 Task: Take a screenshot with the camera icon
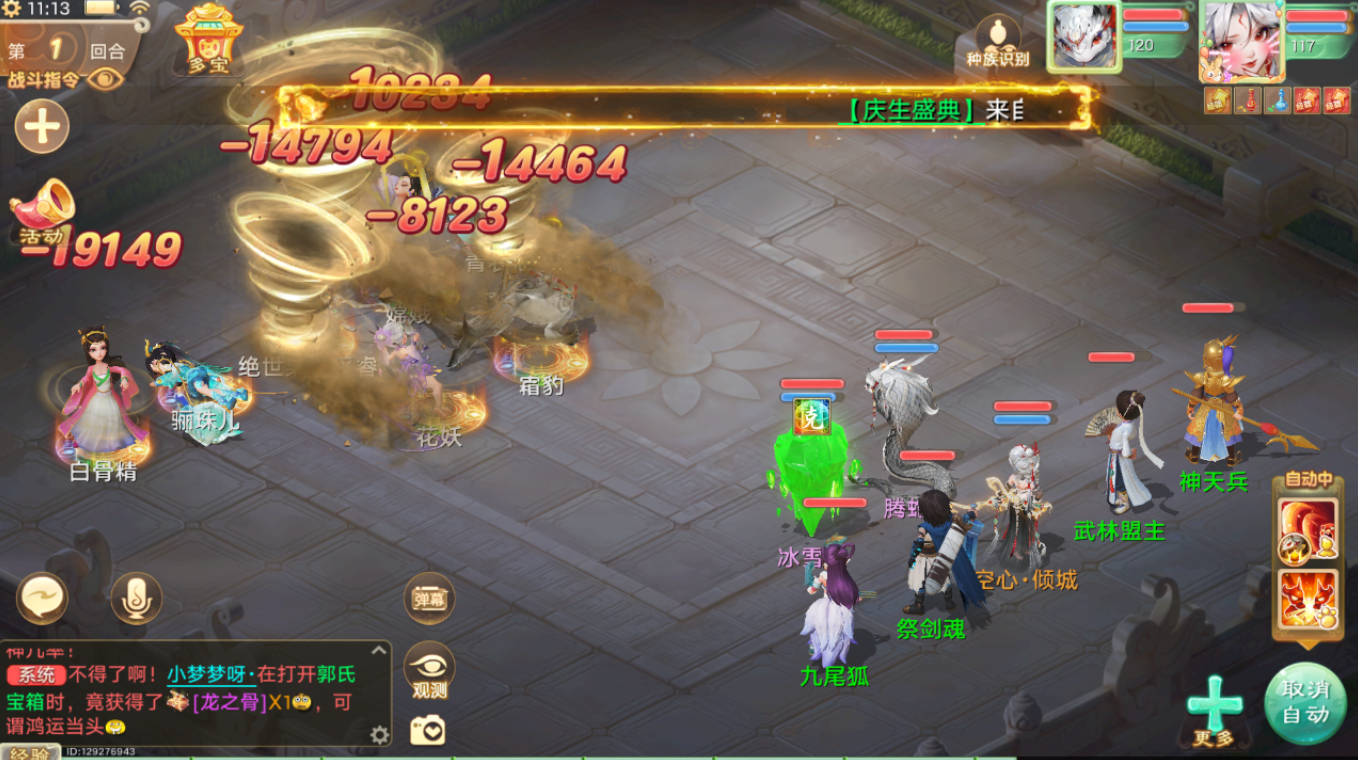428,731
